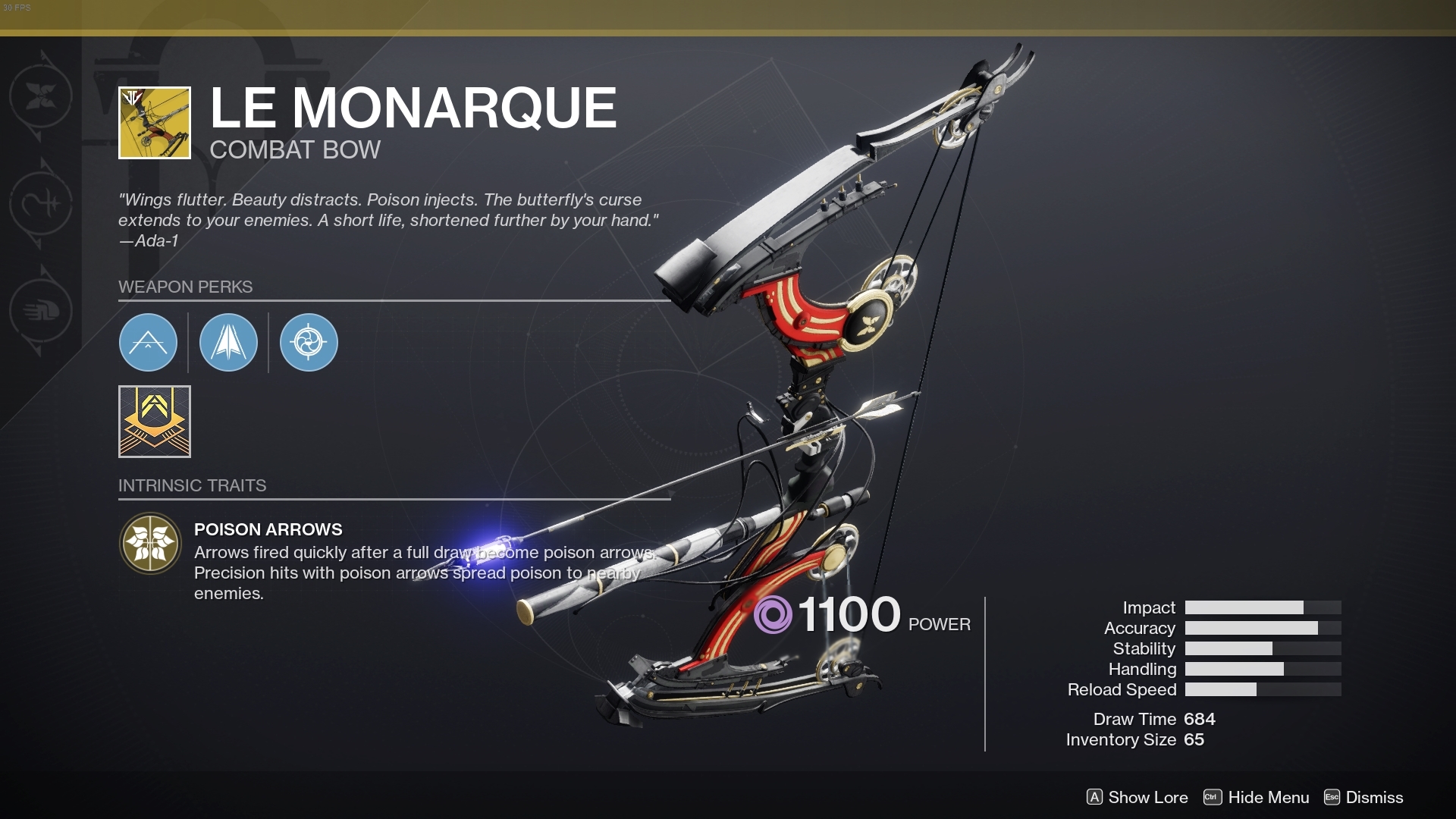This screenshot has height=819, width=1456.
Task: Toggle the second weapon perk selection
Action: pyautogui.click(x=228, y=343)
